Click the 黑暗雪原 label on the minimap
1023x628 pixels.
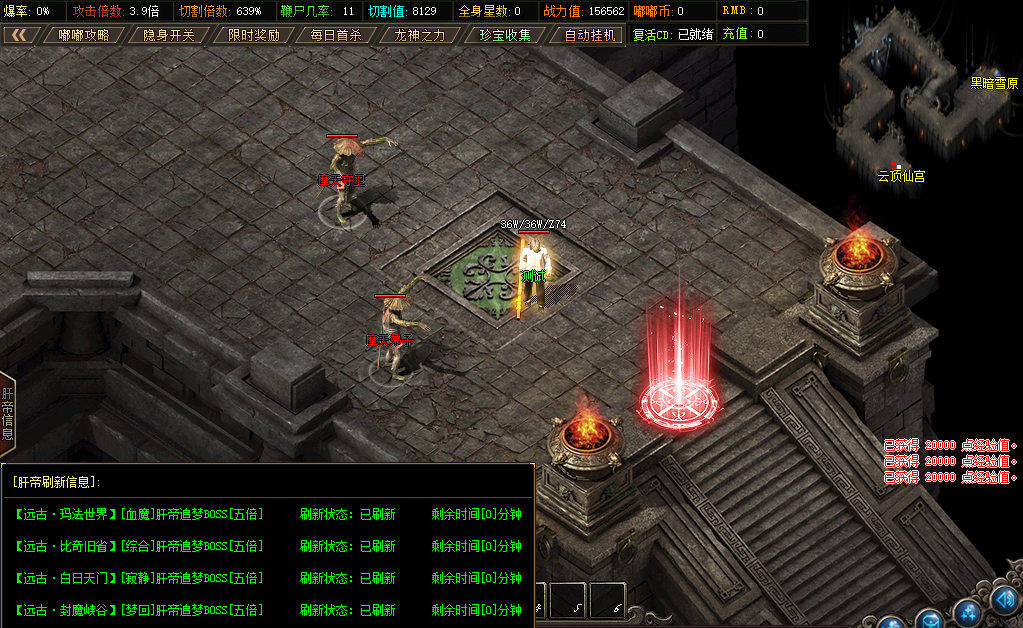(x=994, y=84)
